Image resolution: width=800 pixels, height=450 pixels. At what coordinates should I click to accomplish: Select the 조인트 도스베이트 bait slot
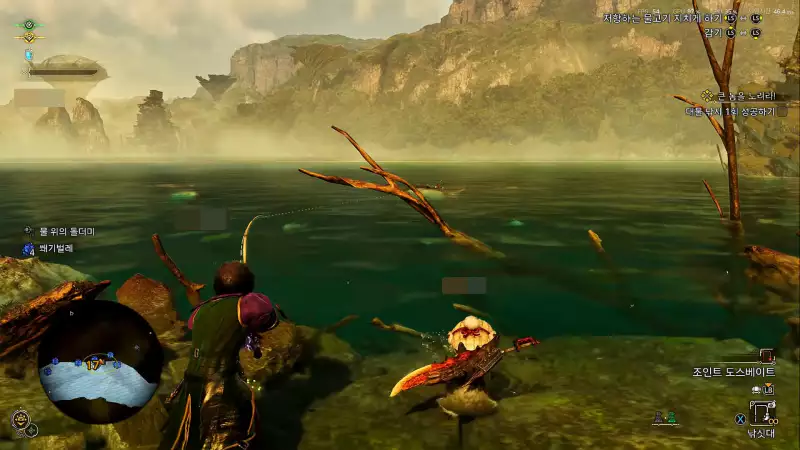[x=767, y=355]
